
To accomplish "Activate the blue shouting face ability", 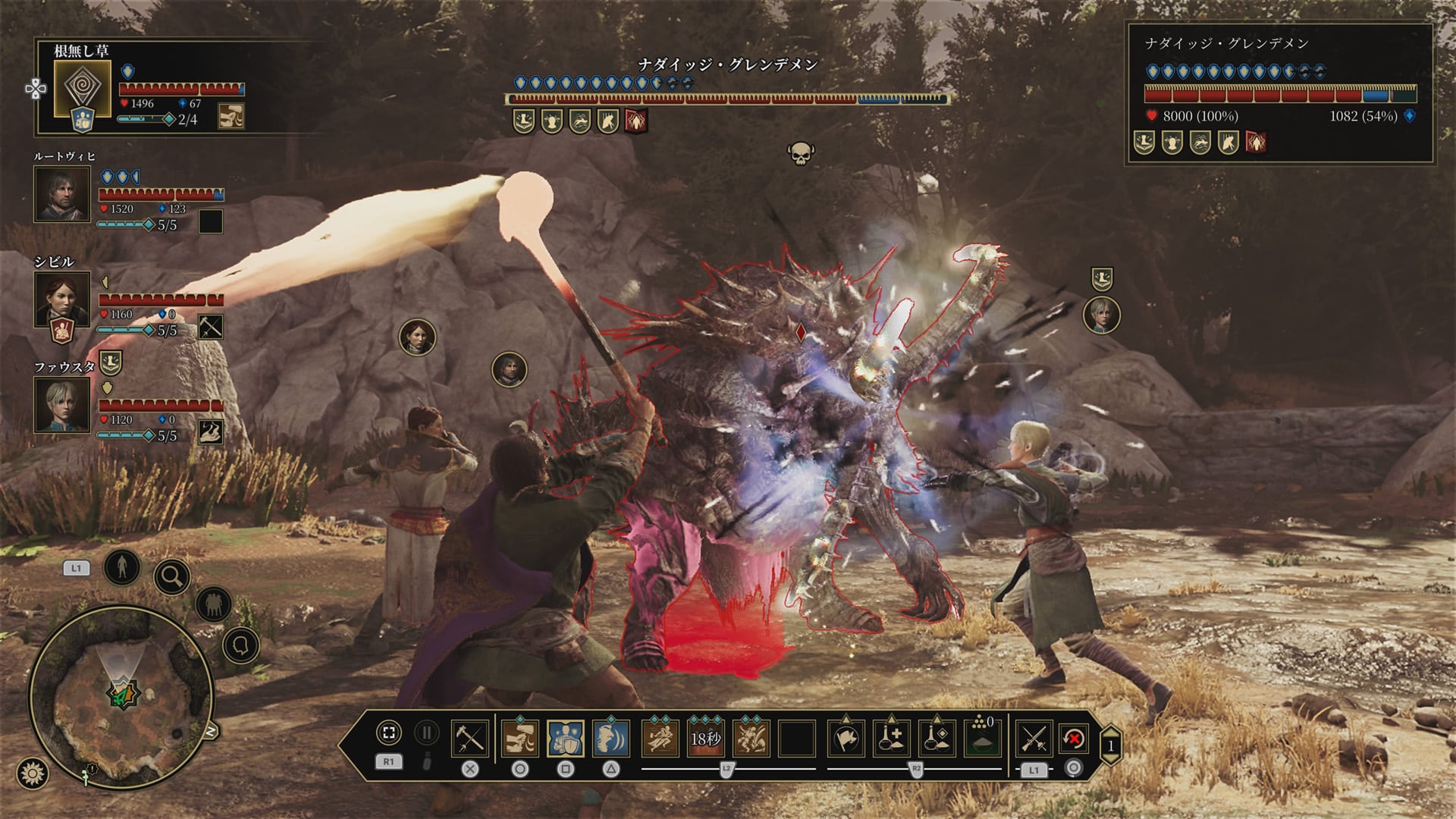I will pos(611,738).
